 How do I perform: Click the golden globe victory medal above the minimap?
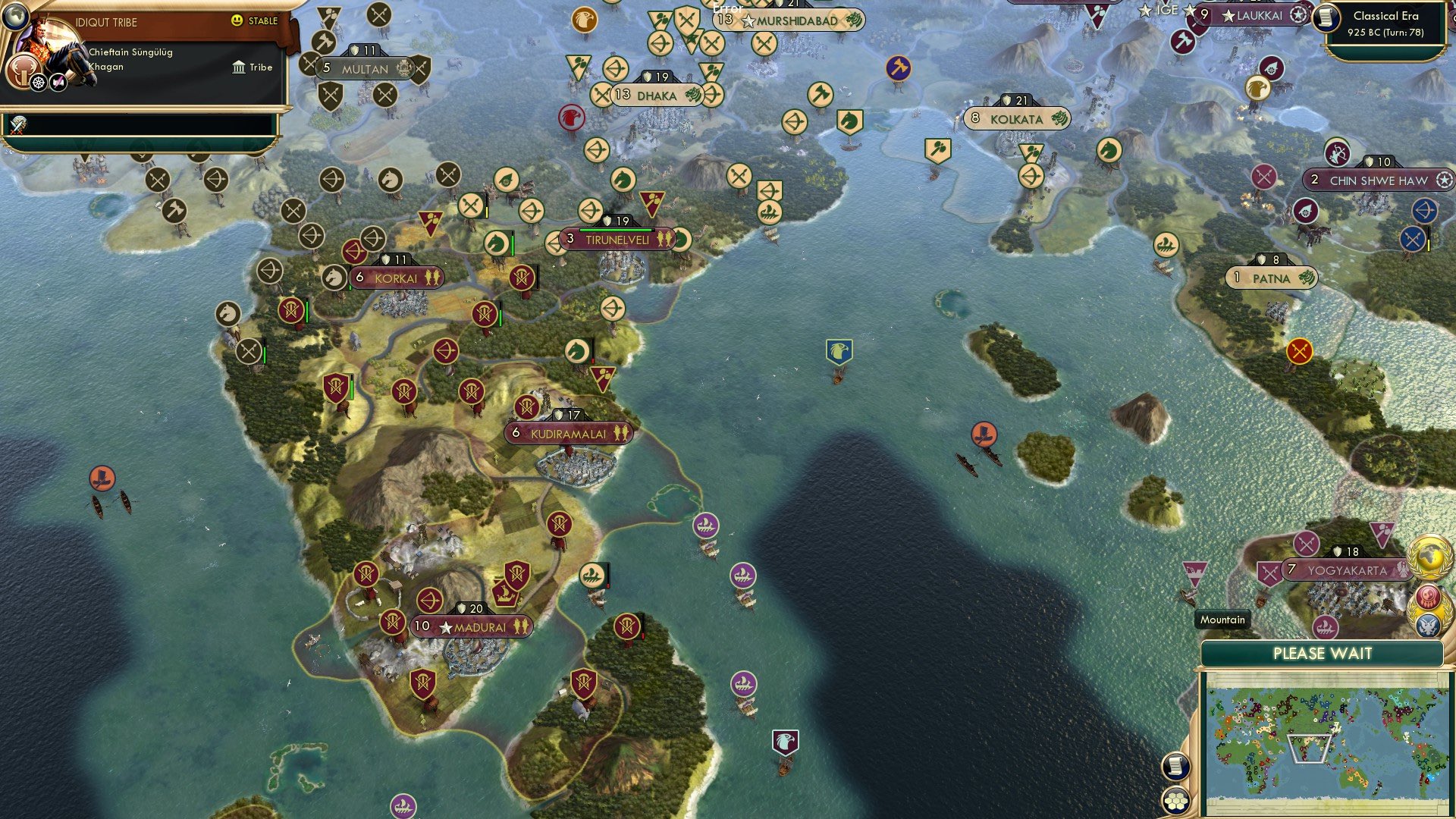[1430, 557]
